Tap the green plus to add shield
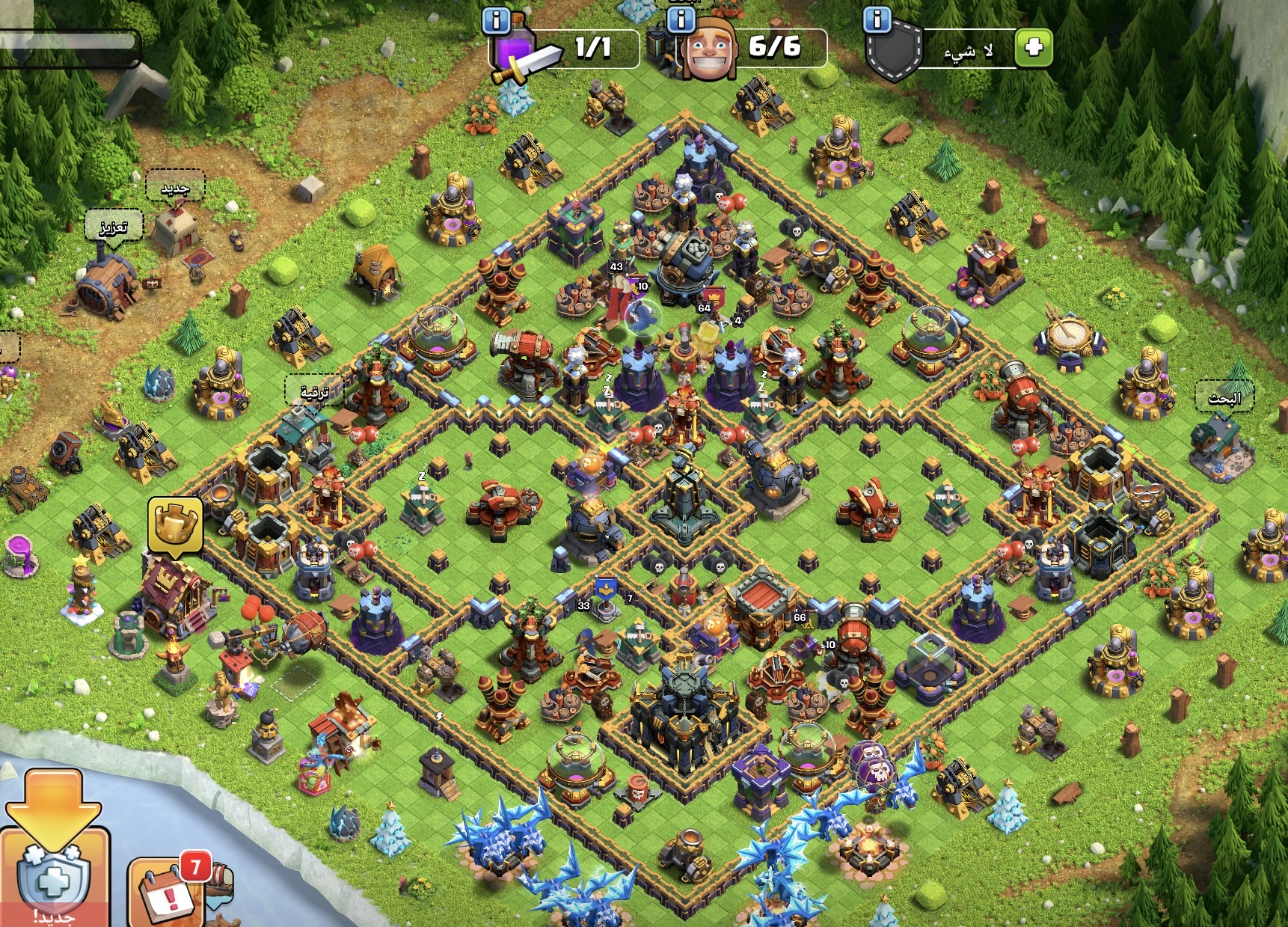1288x927 pixels. (1034, 48)
